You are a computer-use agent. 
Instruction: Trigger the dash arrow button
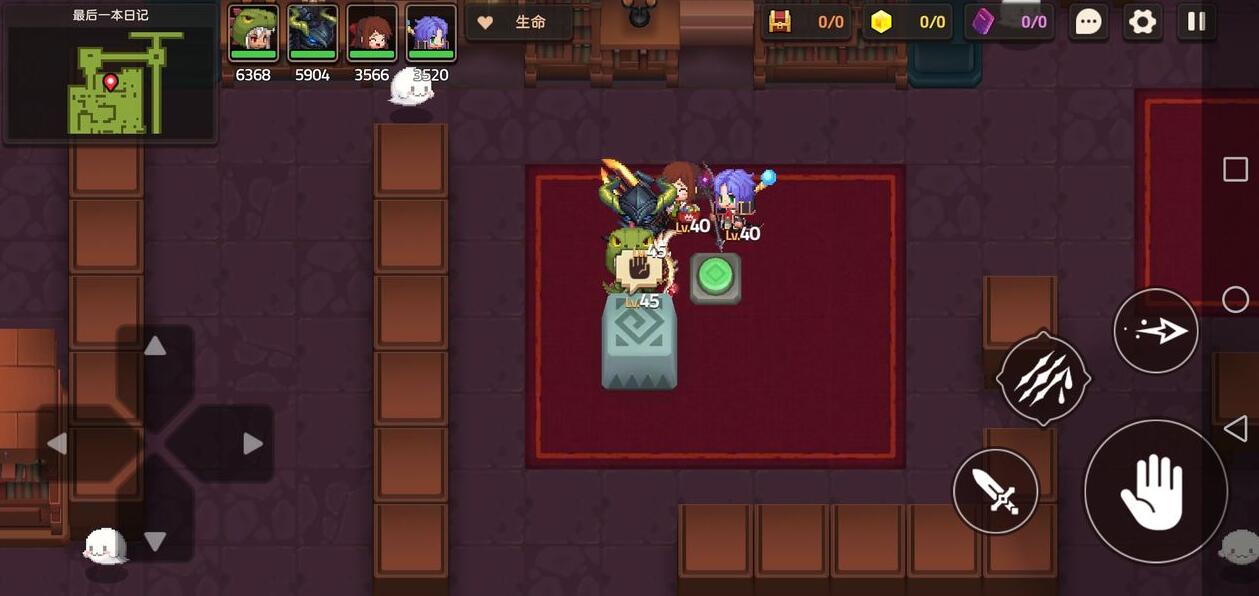coord(1155,331)
